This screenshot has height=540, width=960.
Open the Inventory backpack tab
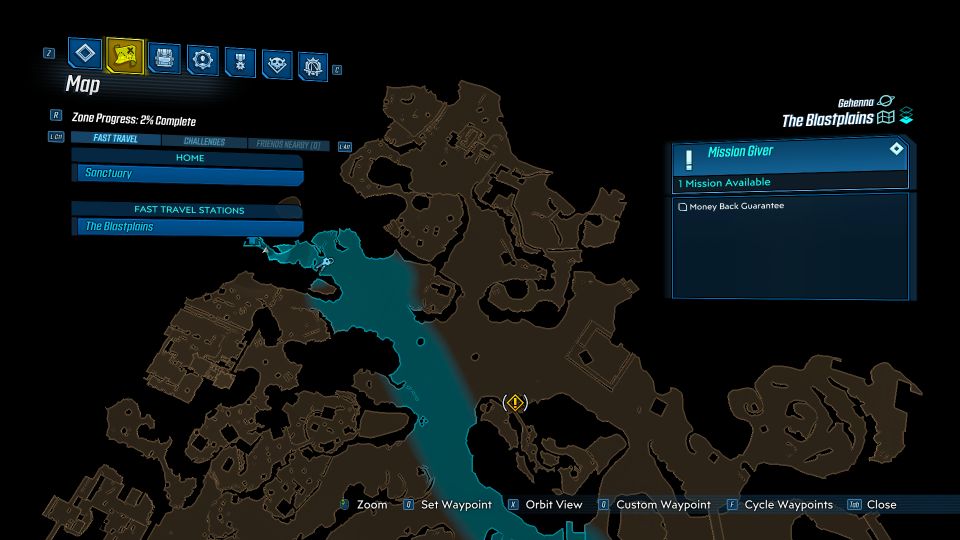(x=164, y=57)
